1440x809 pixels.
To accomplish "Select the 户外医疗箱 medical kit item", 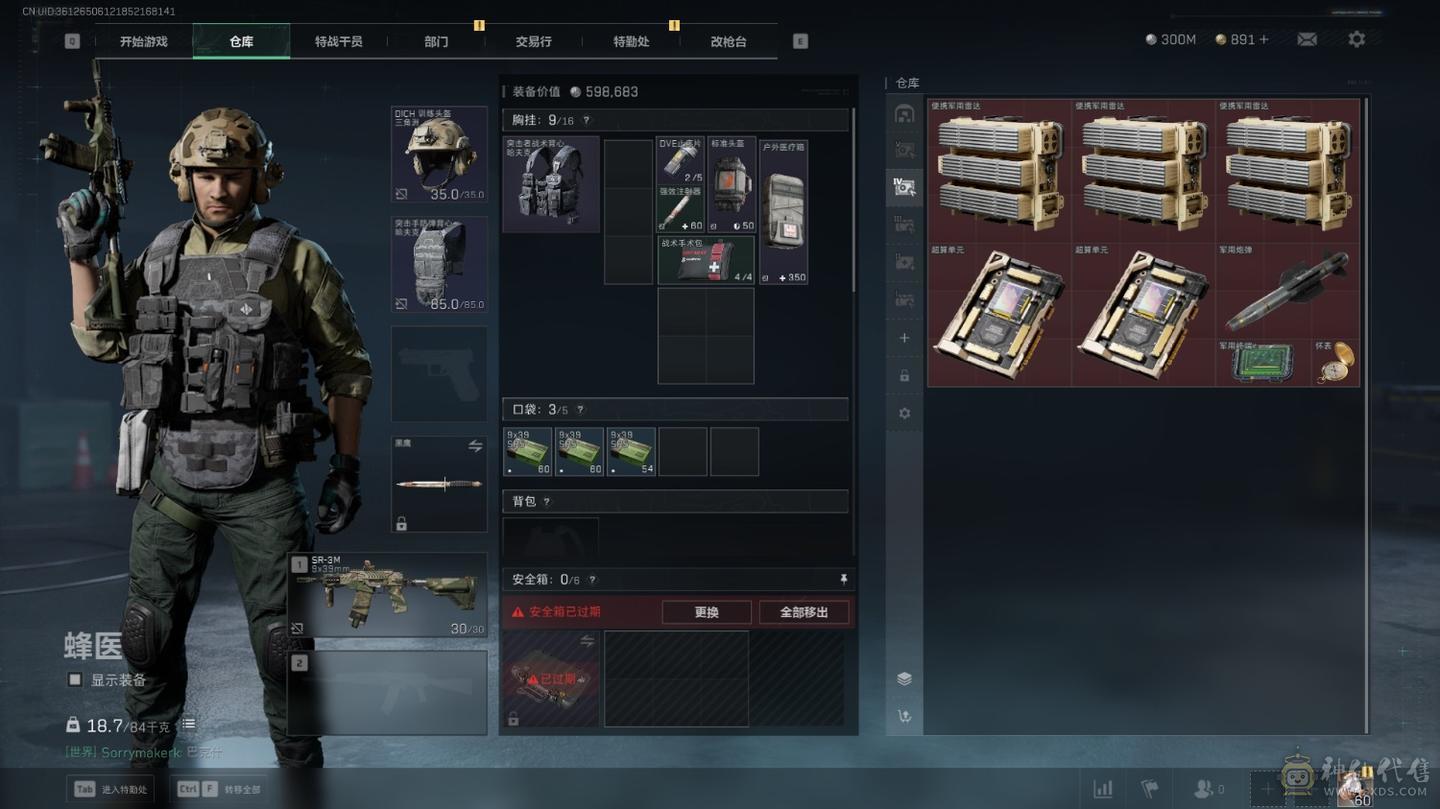I will point(783,212).
